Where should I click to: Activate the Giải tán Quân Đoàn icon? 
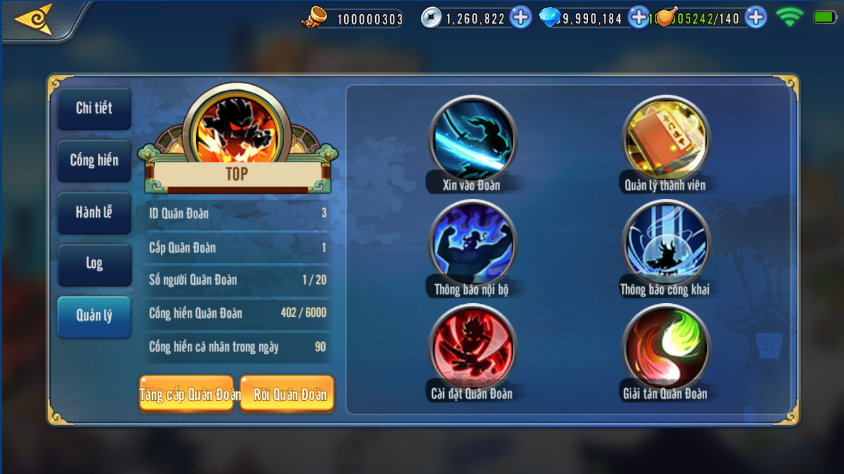(x=665, y=348)
